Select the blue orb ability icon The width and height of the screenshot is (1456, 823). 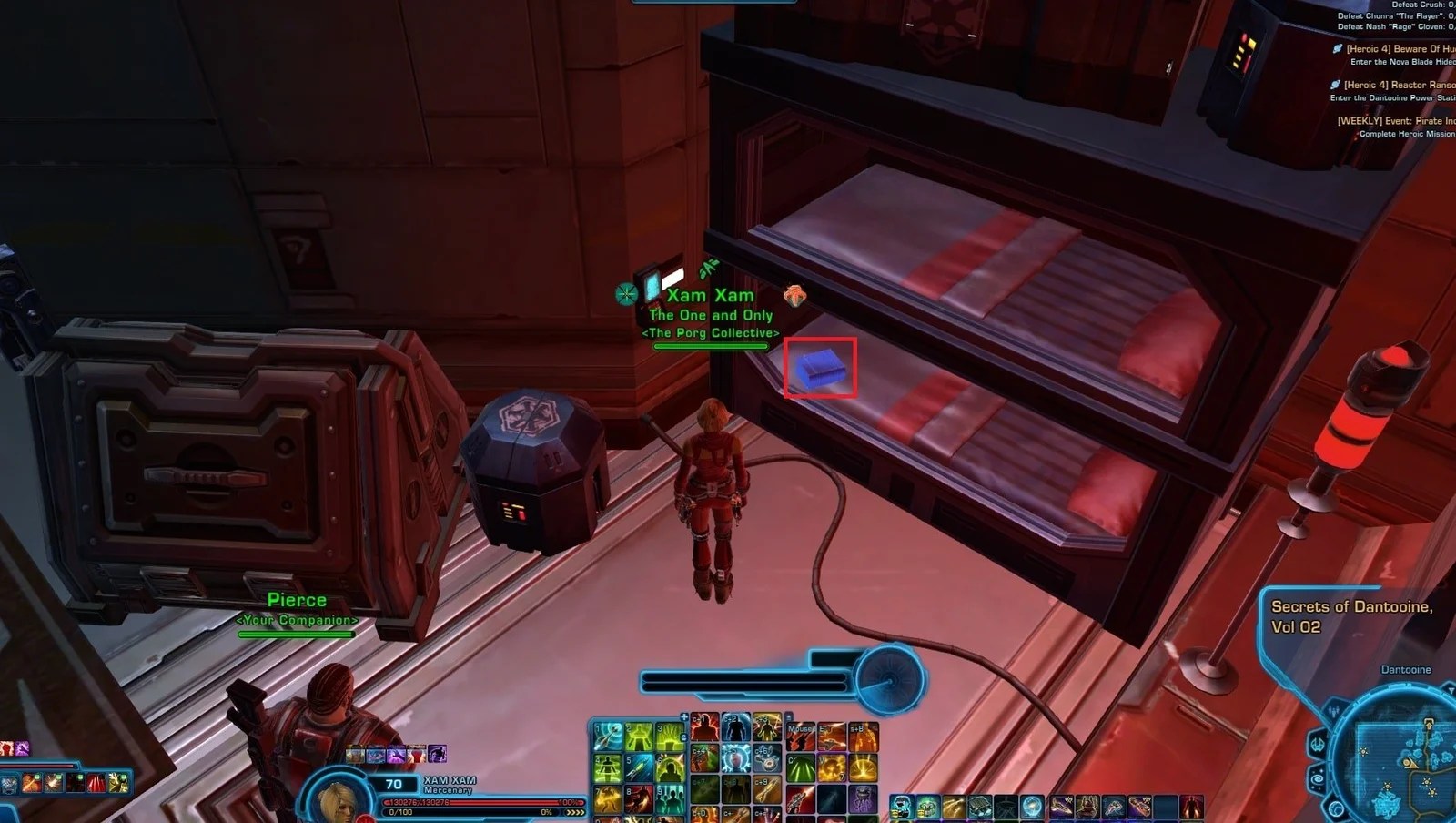[1031, 807]
